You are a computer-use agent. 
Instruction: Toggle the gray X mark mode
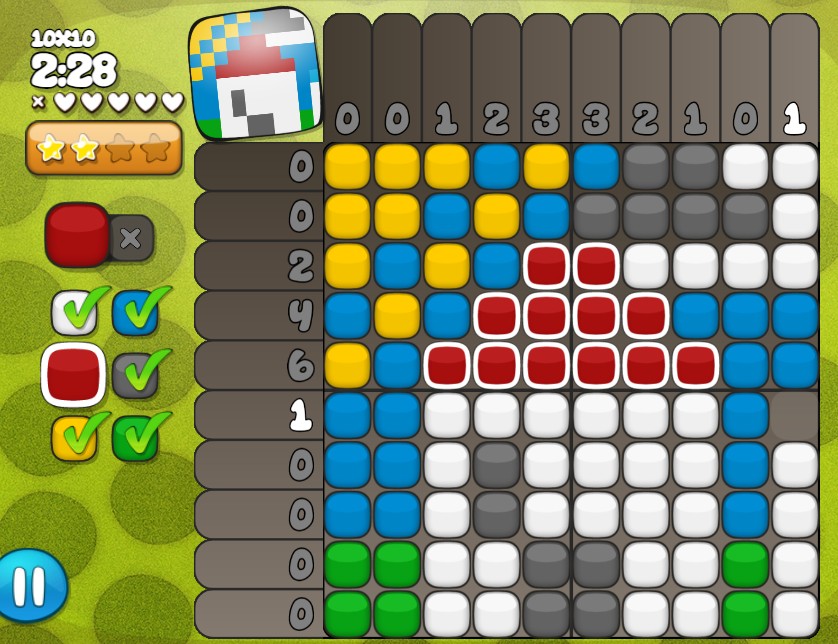[131, 238]
